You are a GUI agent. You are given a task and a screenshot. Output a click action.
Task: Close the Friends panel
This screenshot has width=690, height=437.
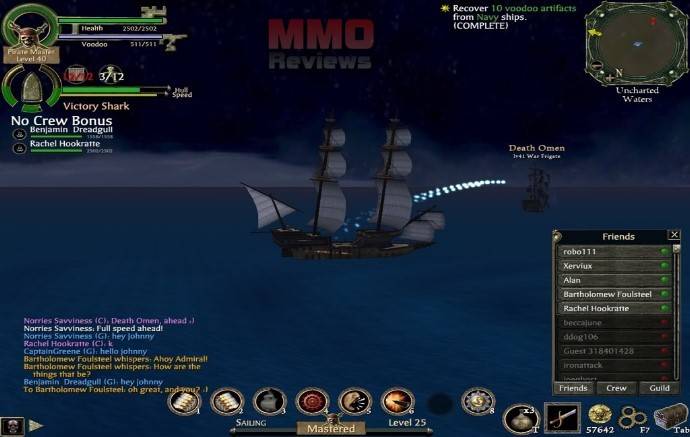click(674, 235)
